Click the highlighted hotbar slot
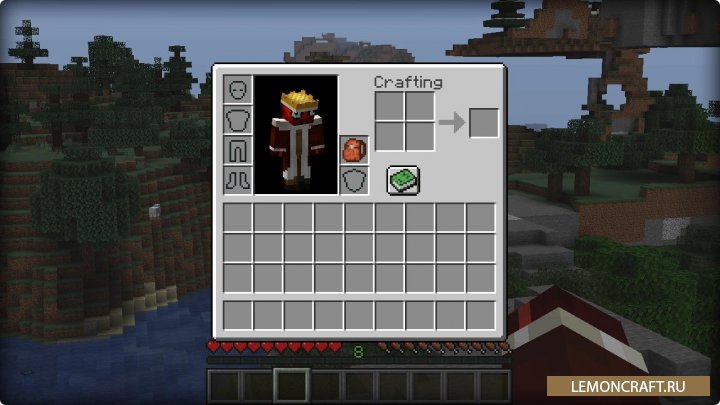Image resolution: width=720 pixels, height=405 pixels. [292, 385]
